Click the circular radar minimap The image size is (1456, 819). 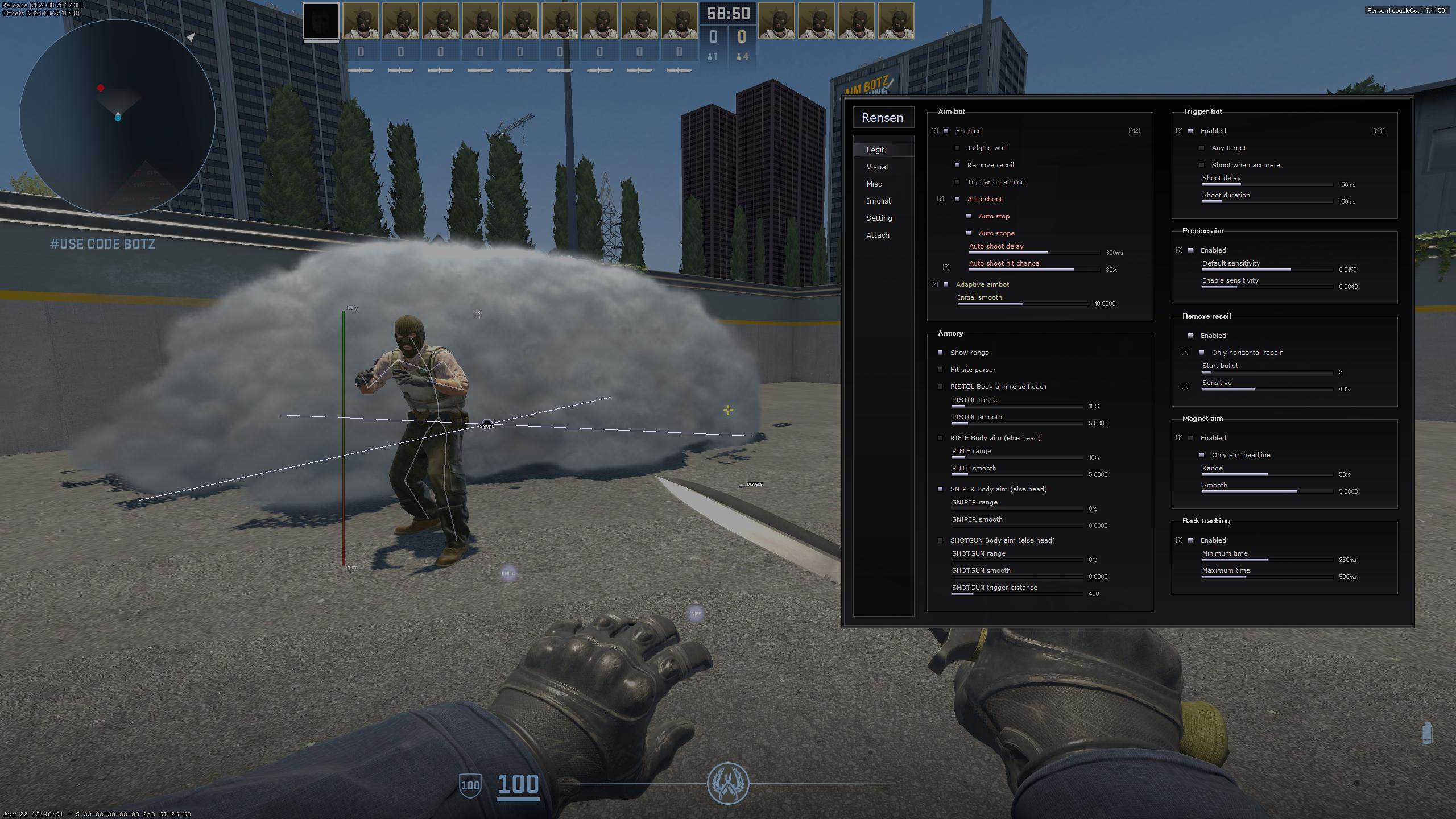coord(118,118)
